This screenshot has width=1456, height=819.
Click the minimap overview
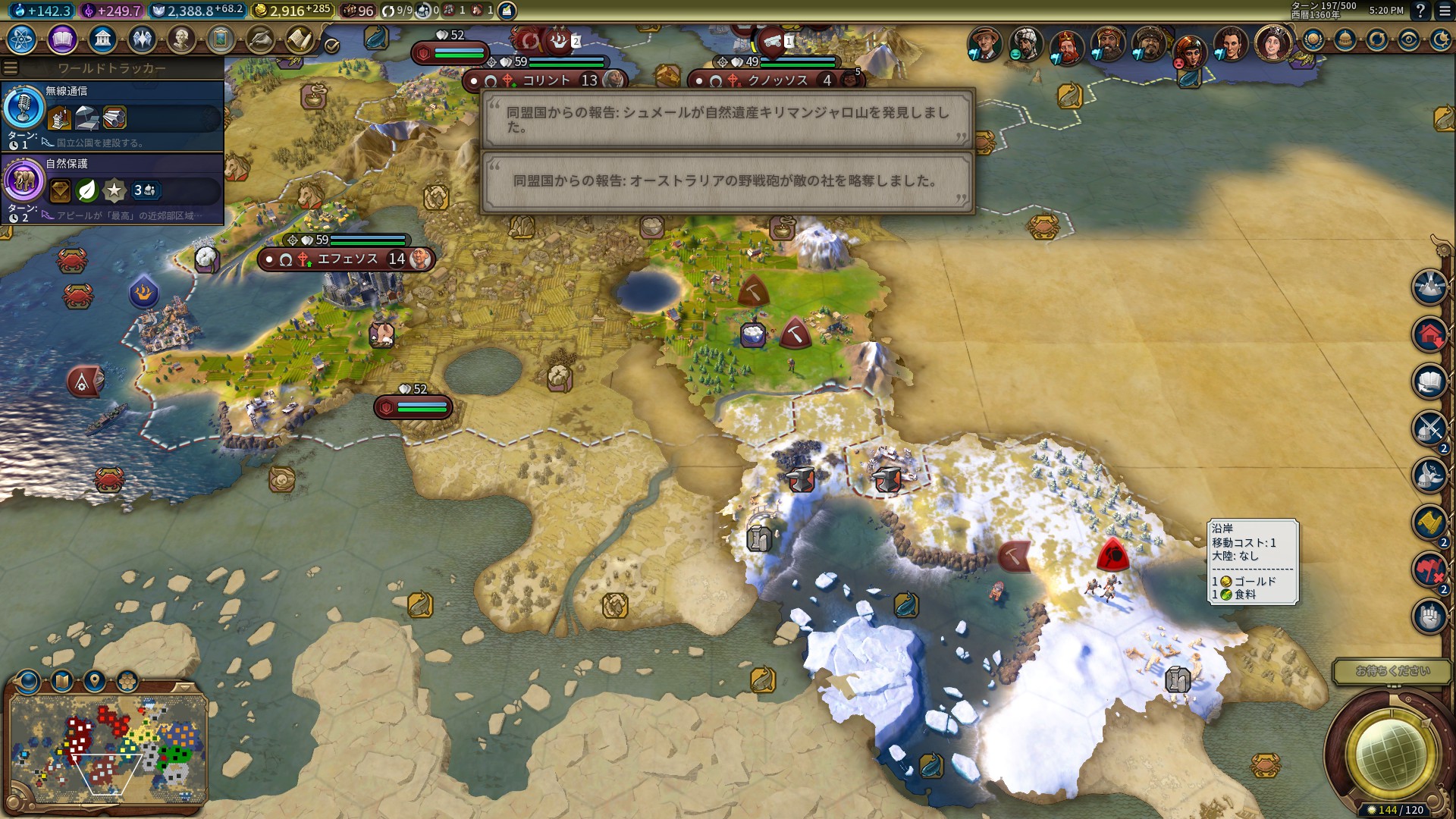[x=108, y=747]
